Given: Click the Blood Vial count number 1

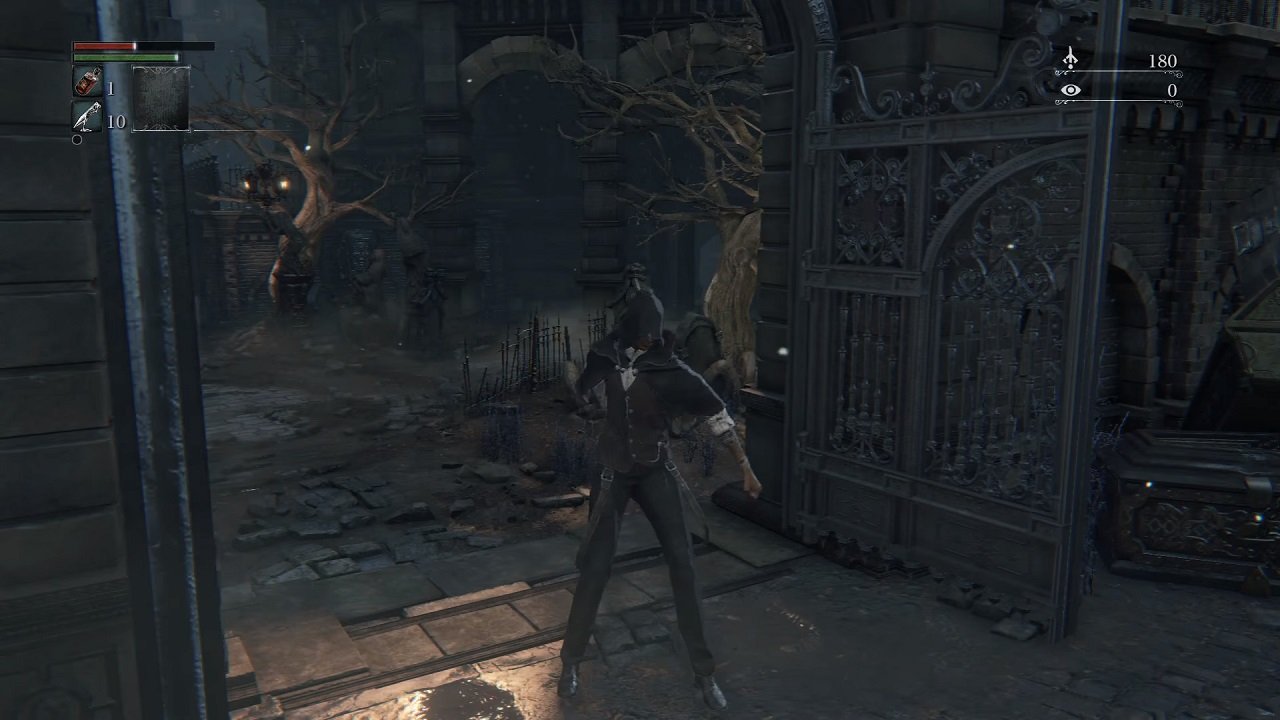Looking at the screenshot, I should pos(110,87).
